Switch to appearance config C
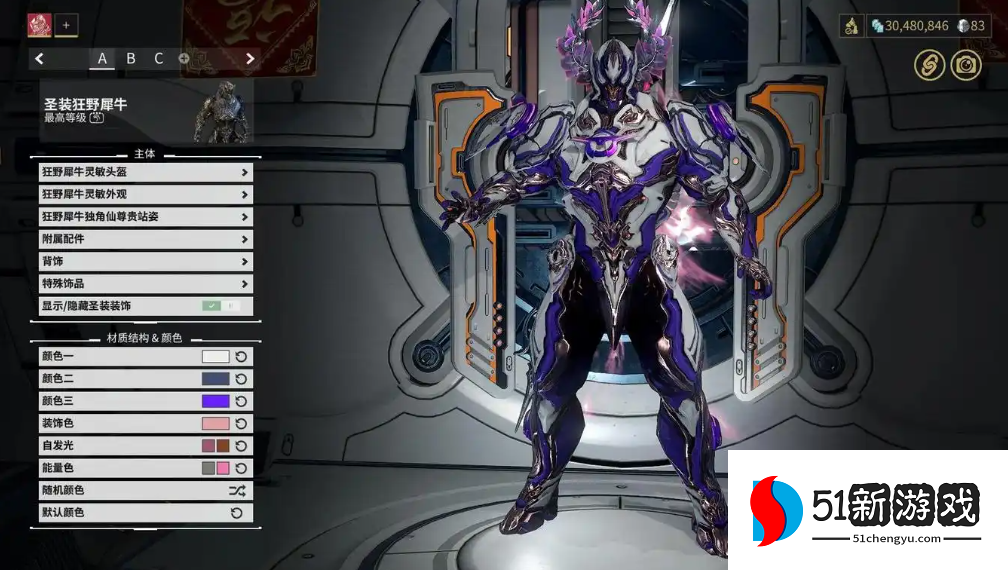The height and width of the screenshot is (570, 1008). pos(158,58)
